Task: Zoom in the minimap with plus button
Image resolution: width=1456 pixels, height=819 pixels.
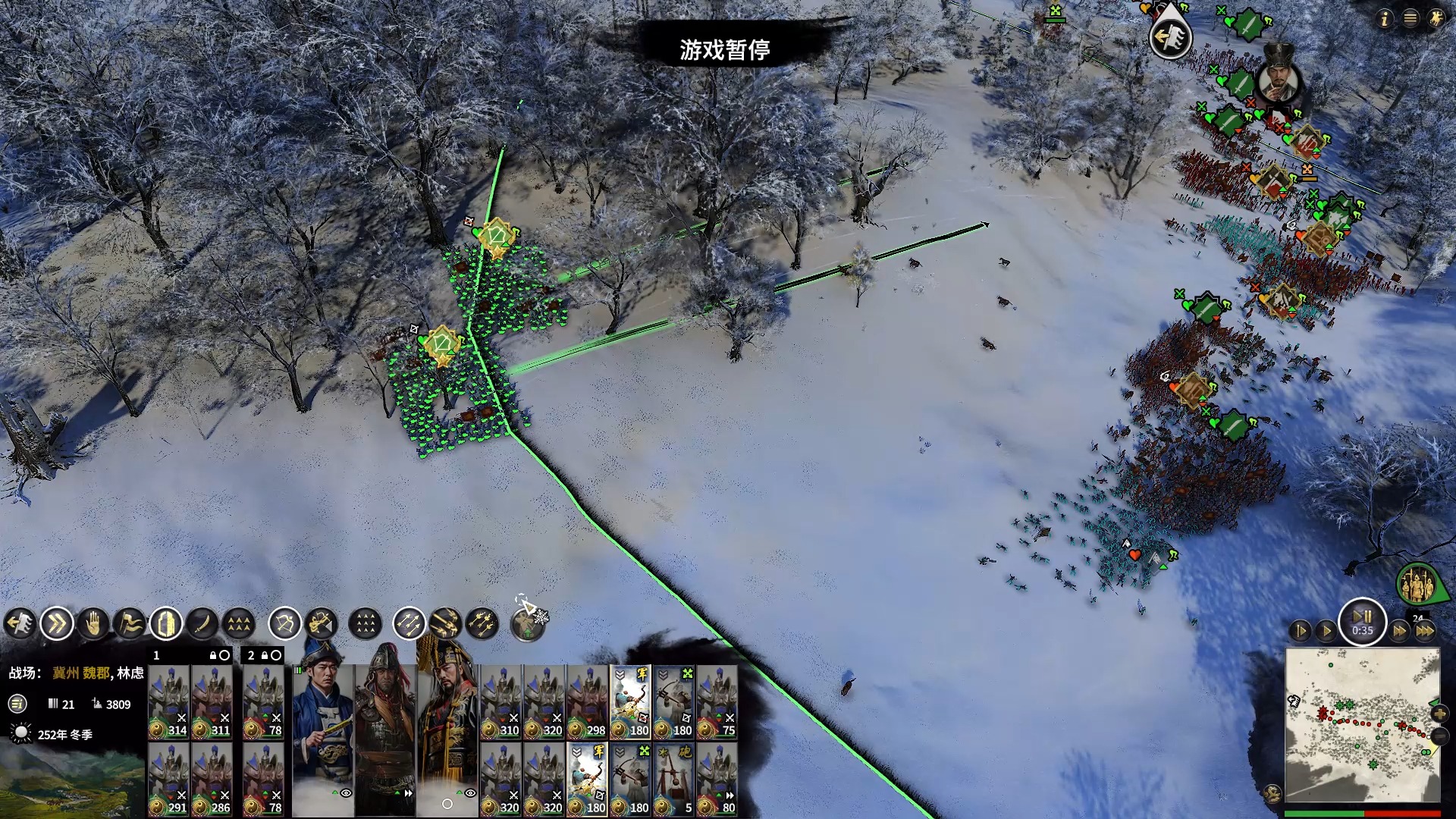Action: pyautogui.click(x=1439, y=714)
